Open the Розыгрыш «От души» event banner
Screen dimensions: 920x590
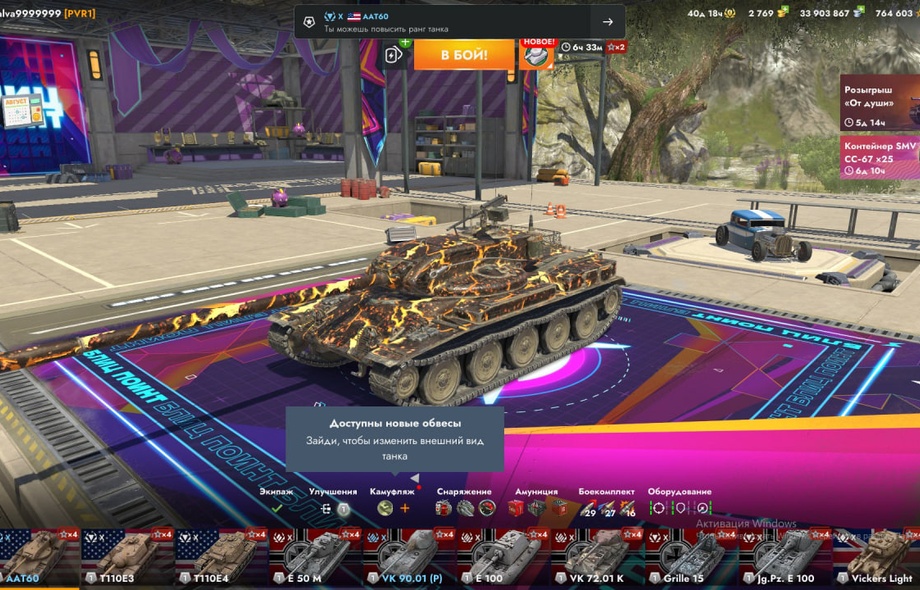tap(879, 102)
